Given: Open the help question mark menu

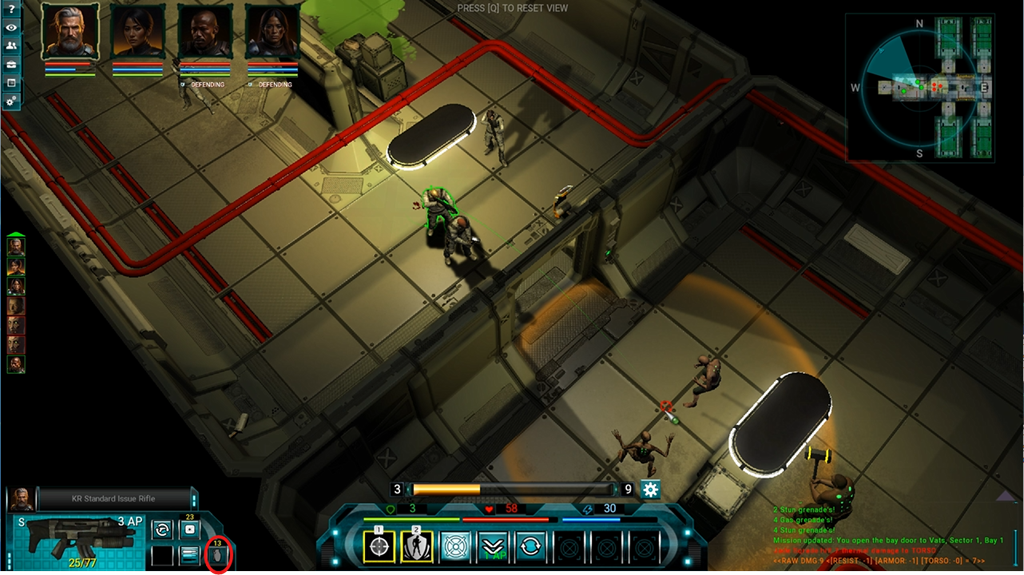Looking at the screenshot, I should tap(11, 9).
